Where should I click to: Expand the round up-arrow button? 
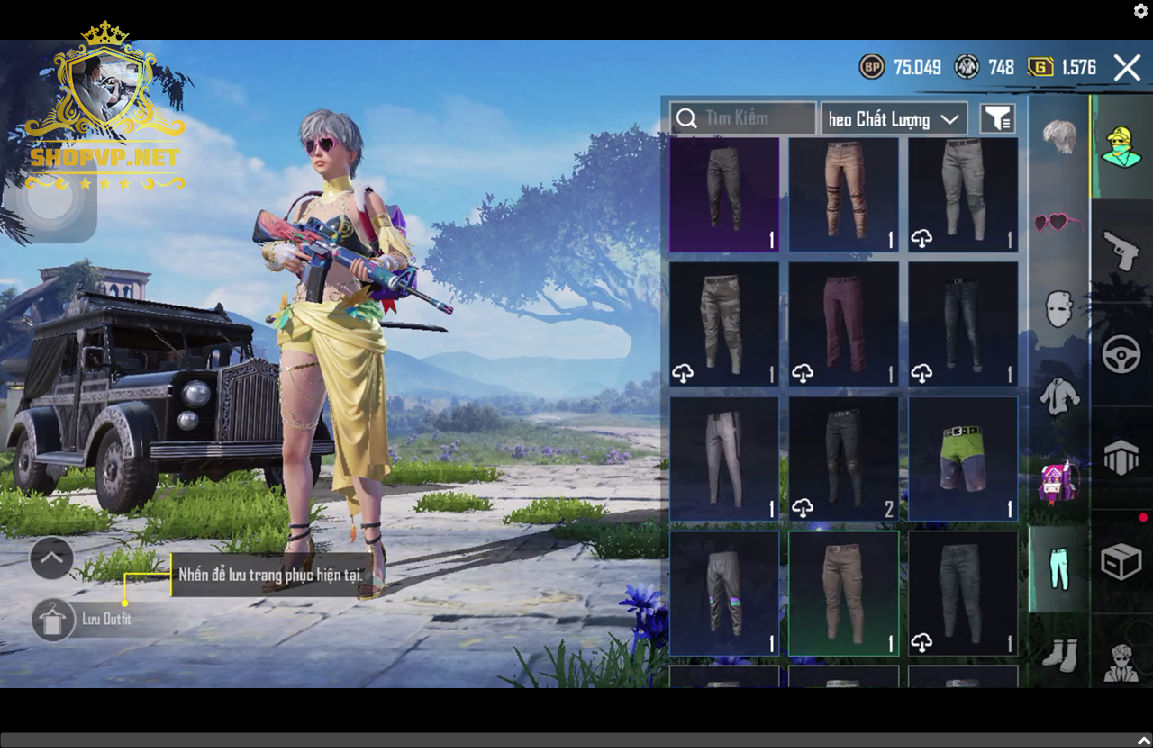52,558
